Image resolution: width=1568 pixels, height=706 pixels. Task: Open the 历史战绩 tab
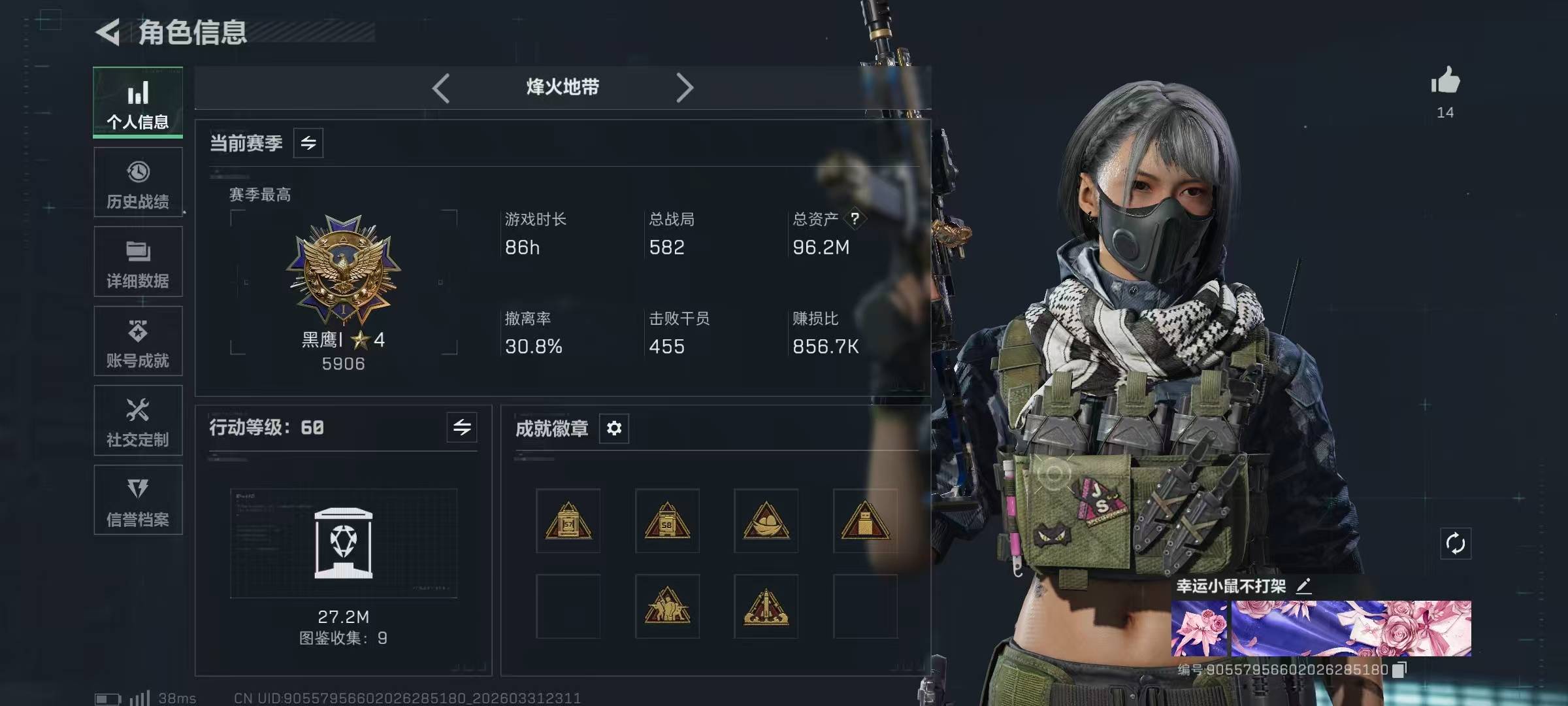(138, 182)
